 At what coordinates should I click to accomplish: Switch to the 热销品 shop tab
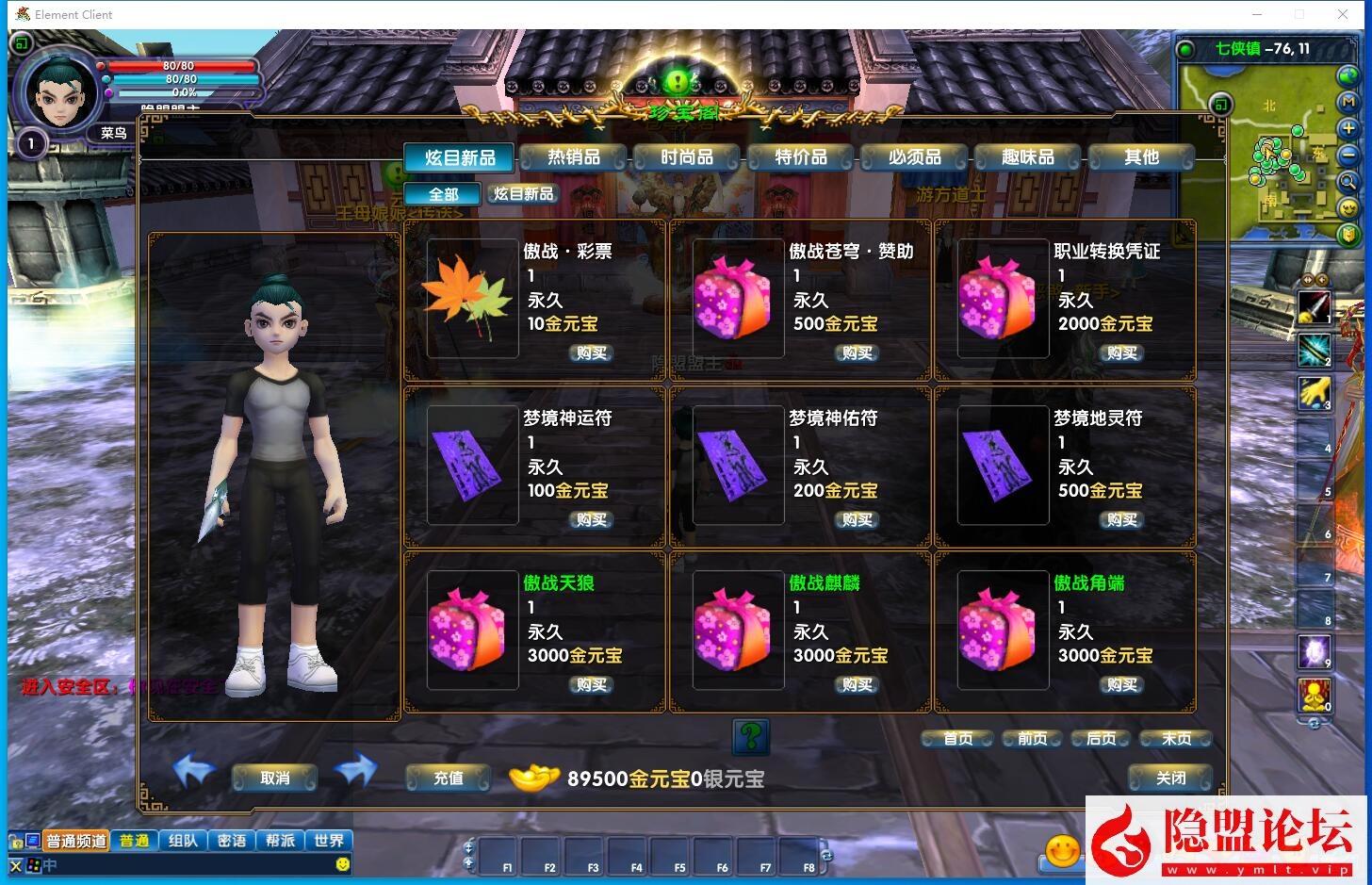[x=572, y=157]
